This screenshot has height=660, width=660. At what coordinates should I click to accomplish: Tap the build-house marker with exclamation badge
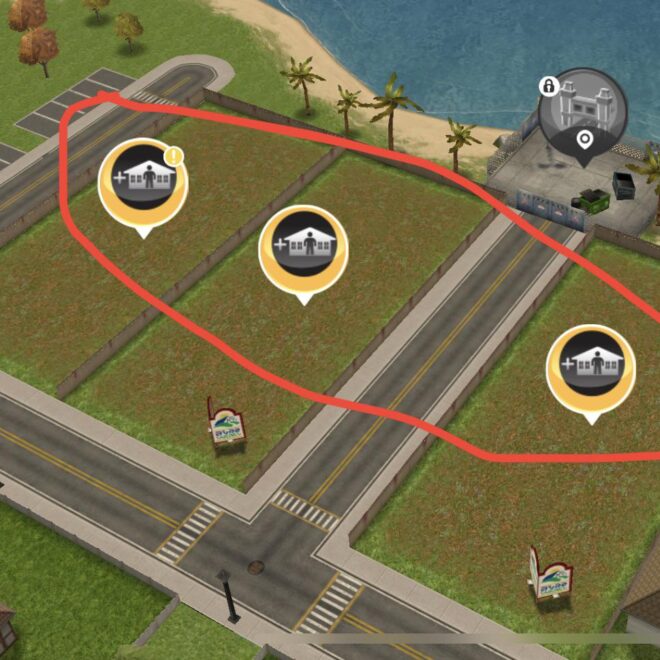pyautogui.click(x=143, y=181)
